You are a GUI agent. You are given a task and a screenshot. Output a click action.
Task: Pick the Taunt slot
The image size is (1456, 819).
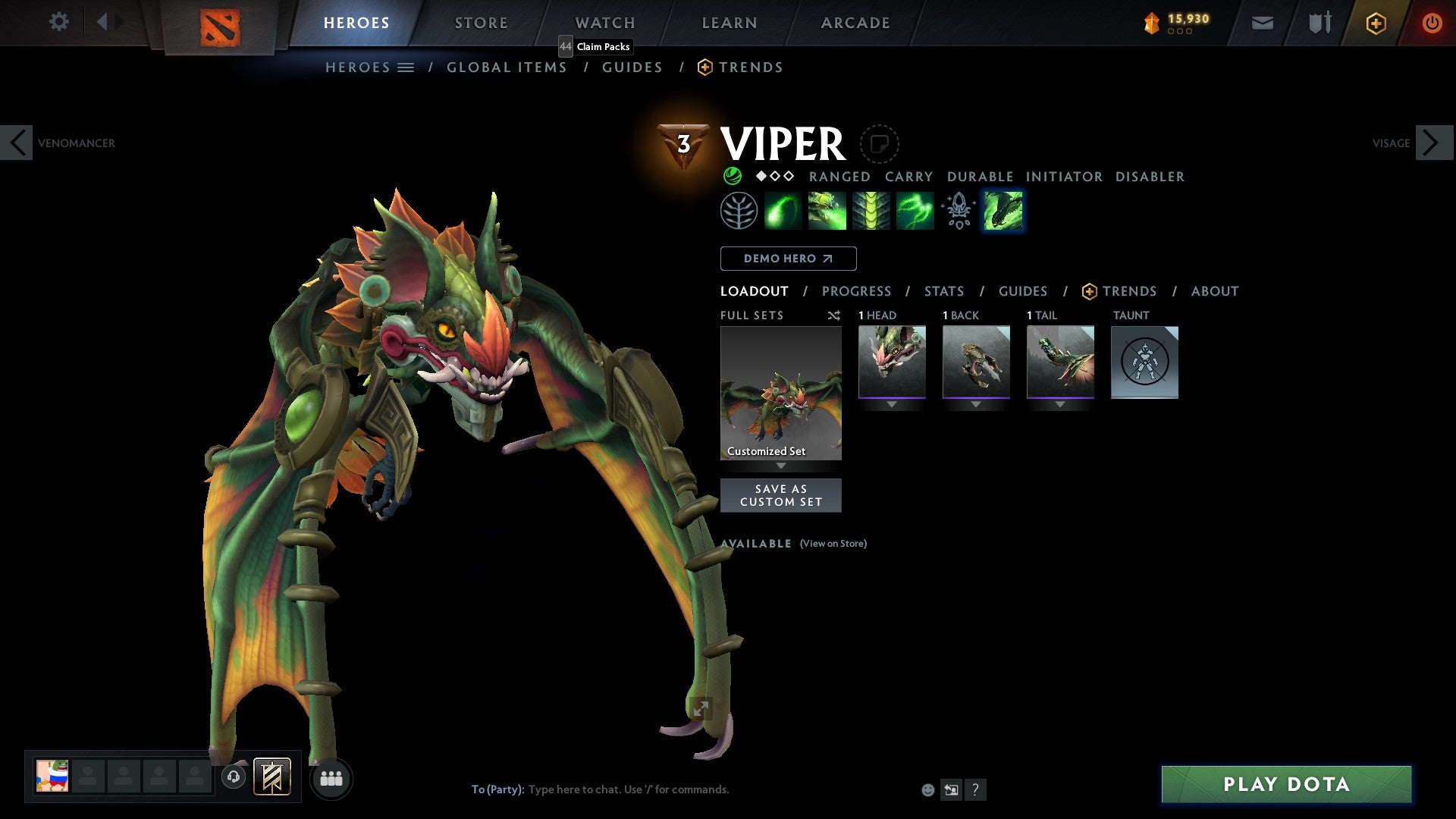[x=1144, y=362]
